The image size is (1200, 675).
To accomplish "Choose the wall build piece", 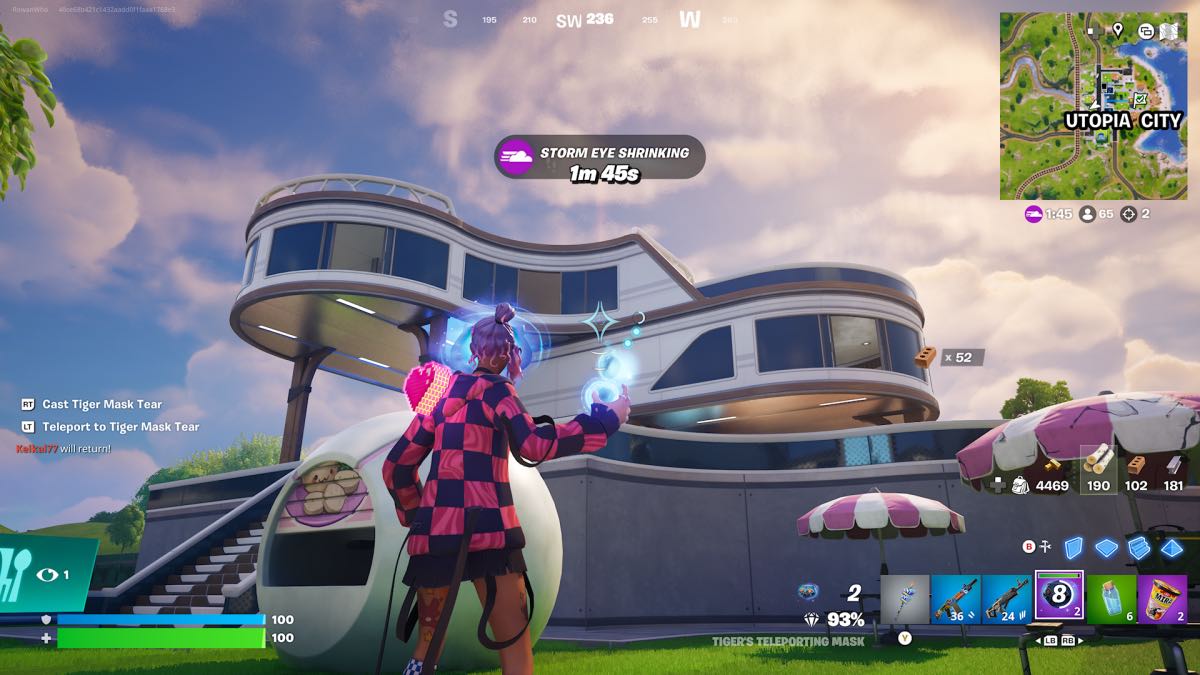I will [x=1073, y=547].
